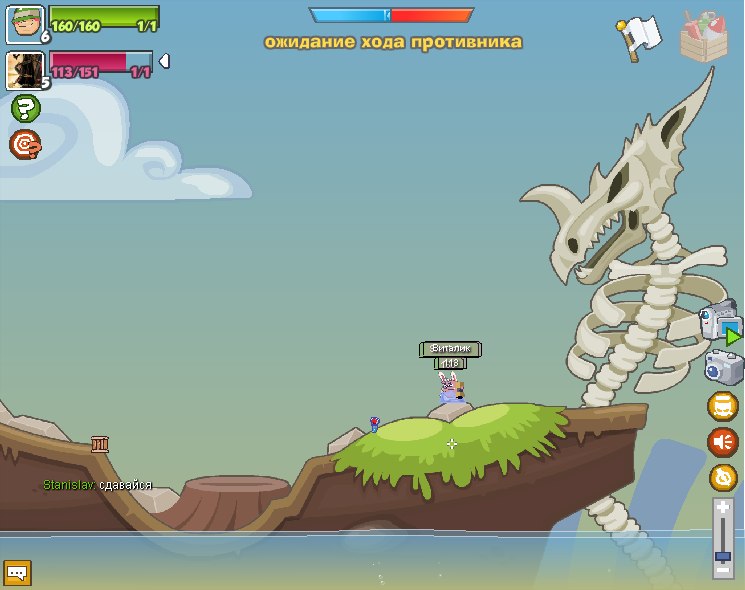745x590 pixels.
Task: Select the green-capped player avatar
Action: (24, 24)
